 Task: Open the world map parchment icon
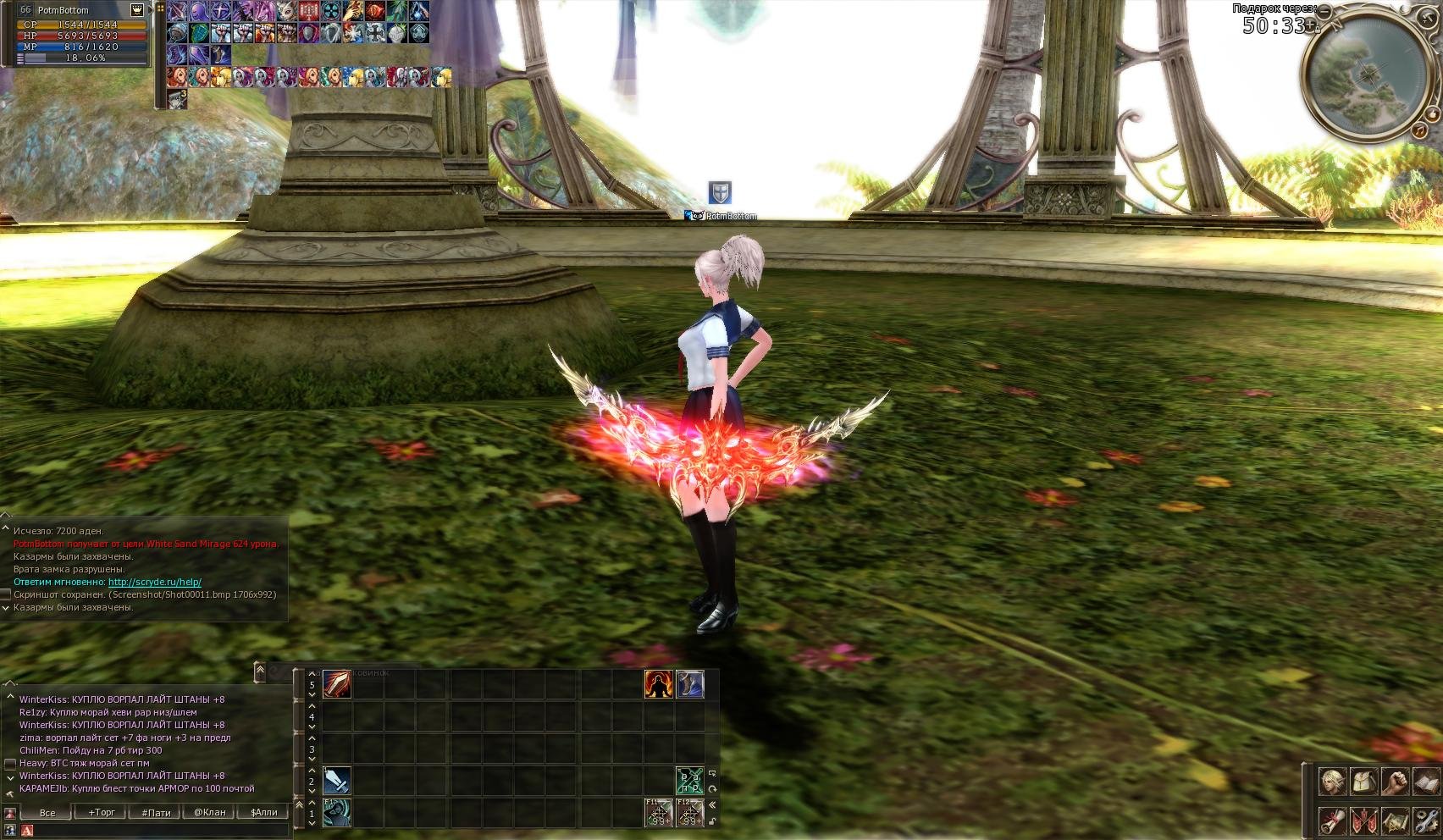pos(1395,821)
